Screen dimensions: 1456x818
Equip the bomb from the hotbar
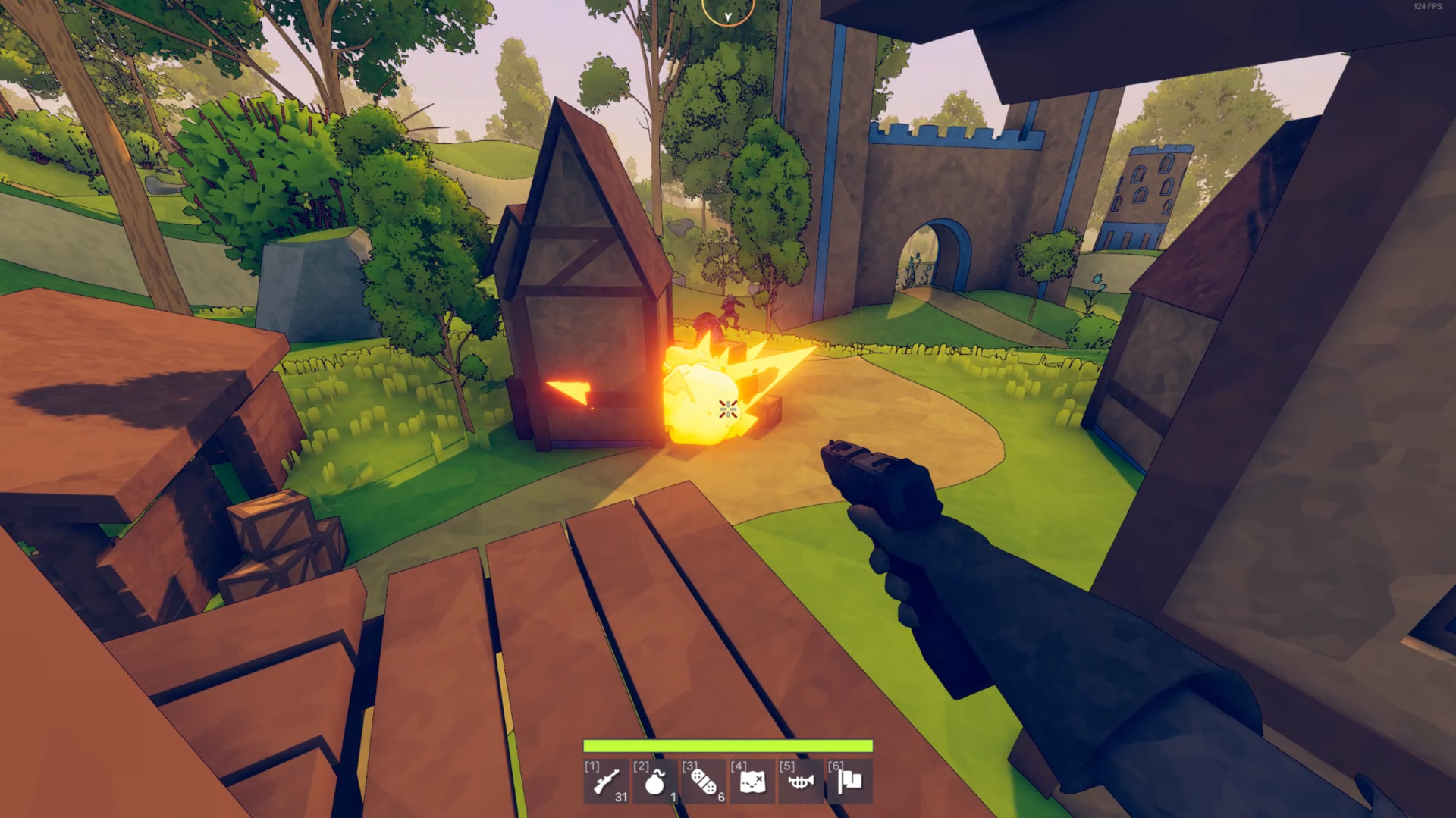[654, 782]
